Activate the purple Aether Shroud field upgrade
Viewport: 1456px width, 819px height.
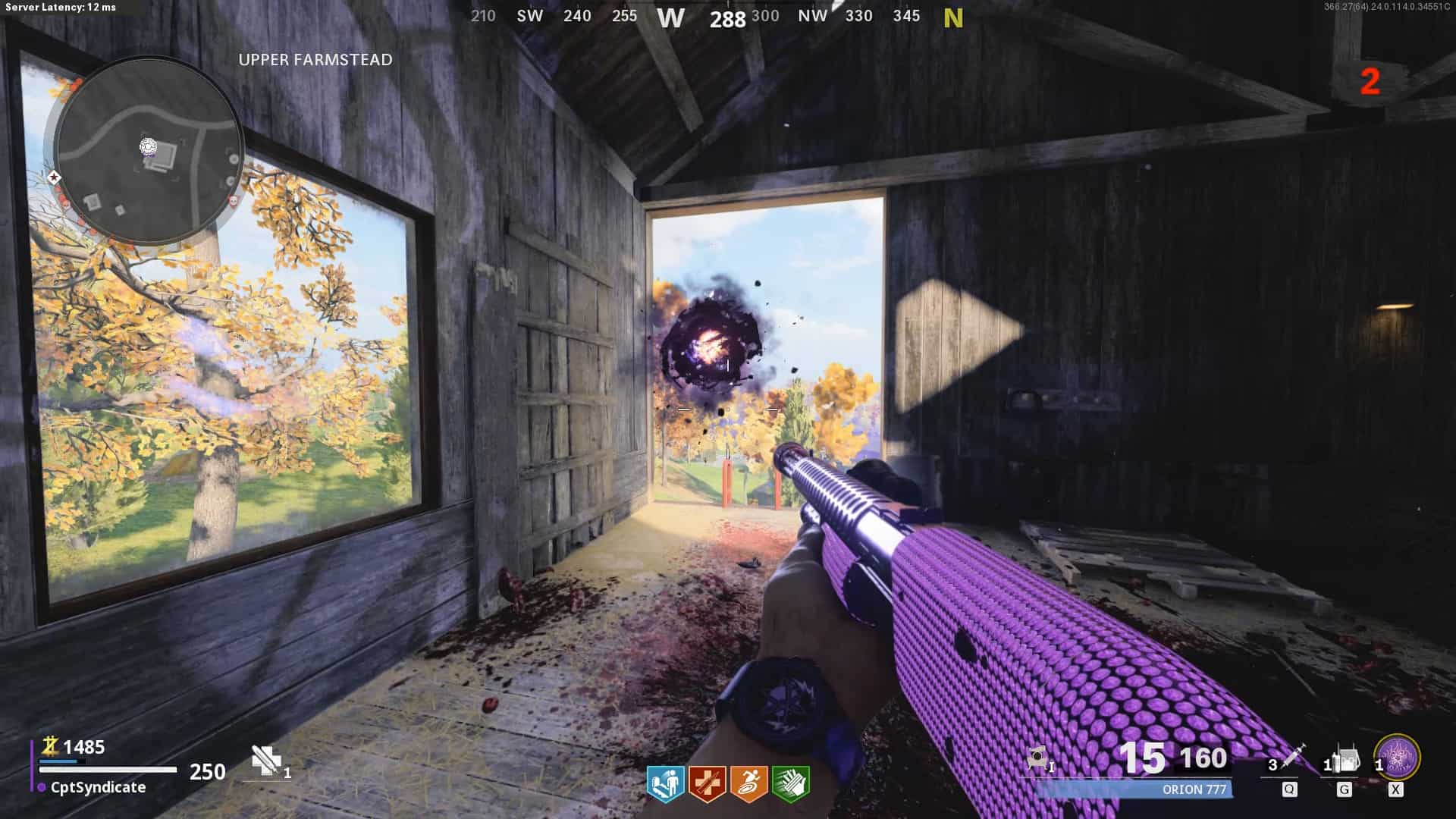1397,758
